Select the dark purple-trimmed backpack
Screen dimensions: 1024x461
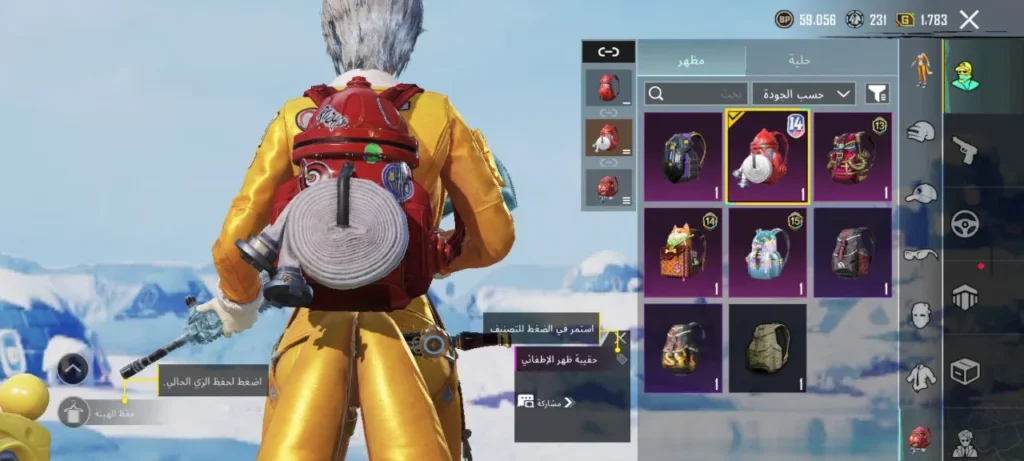tap(683, 156)
